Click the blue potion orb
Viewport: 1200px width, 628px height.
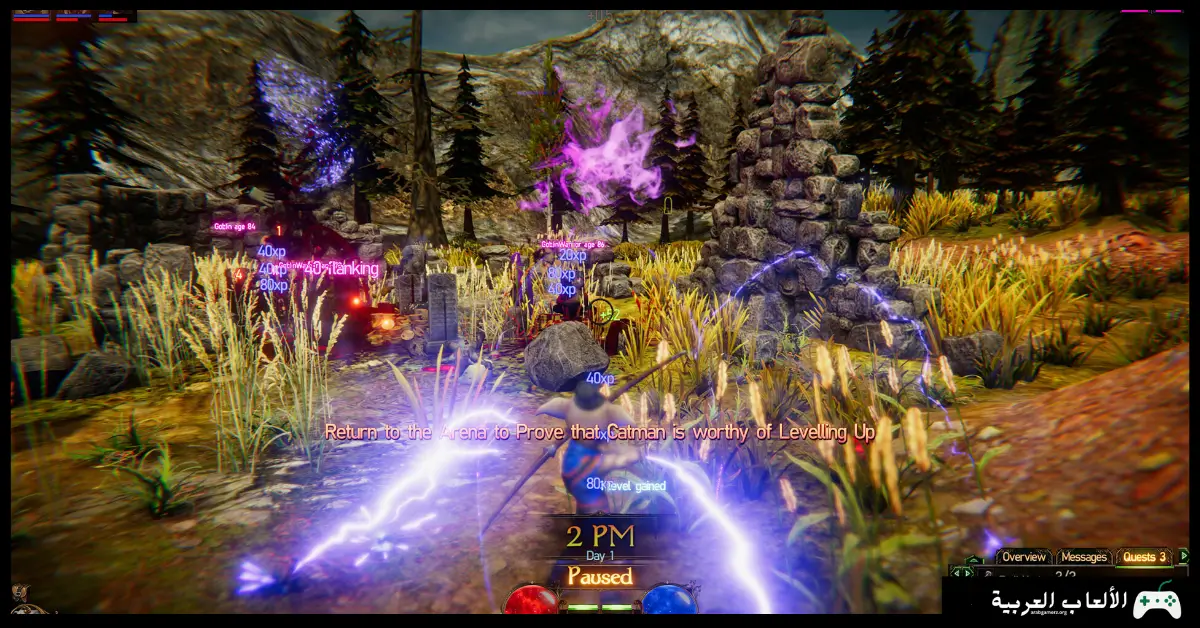click(668, 600)
